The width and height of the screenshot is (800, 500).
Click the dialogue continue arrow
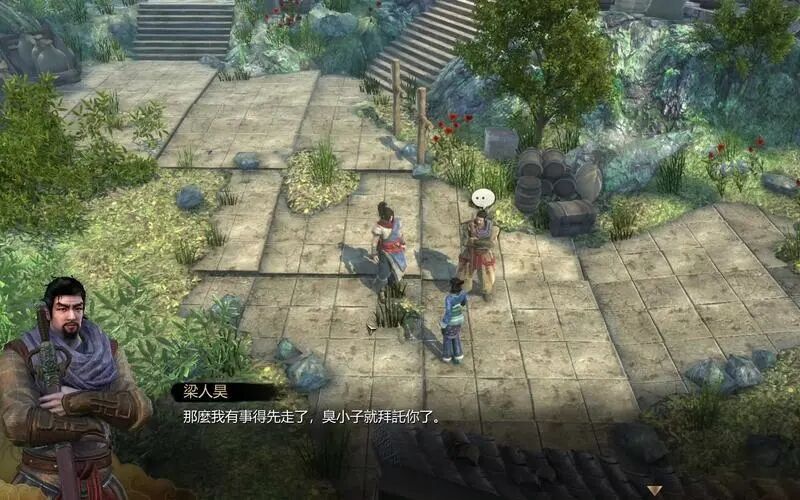654,490
